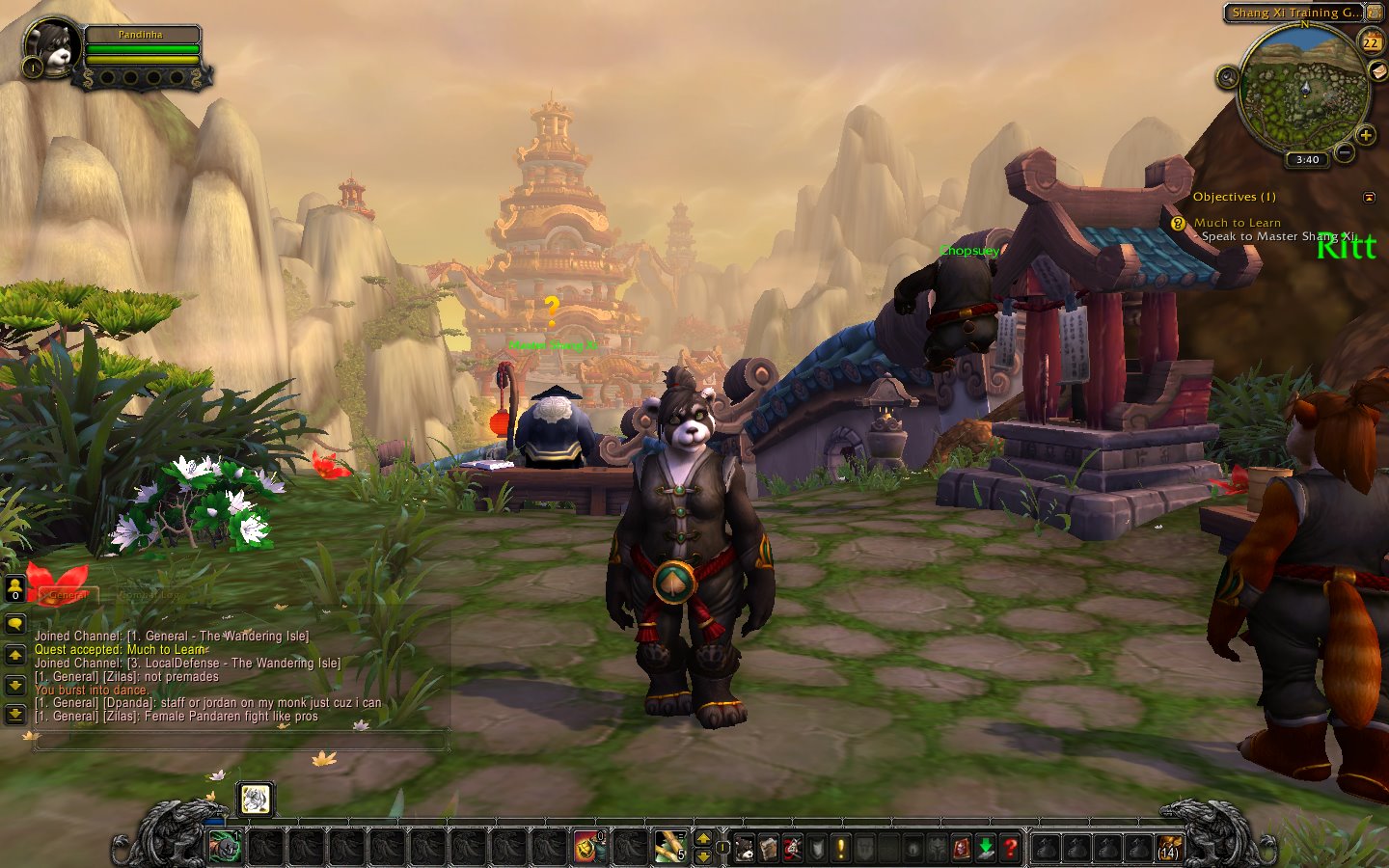Open the spellbook micro button
This screenshot has width=1389, height=868.
[769, 848]
